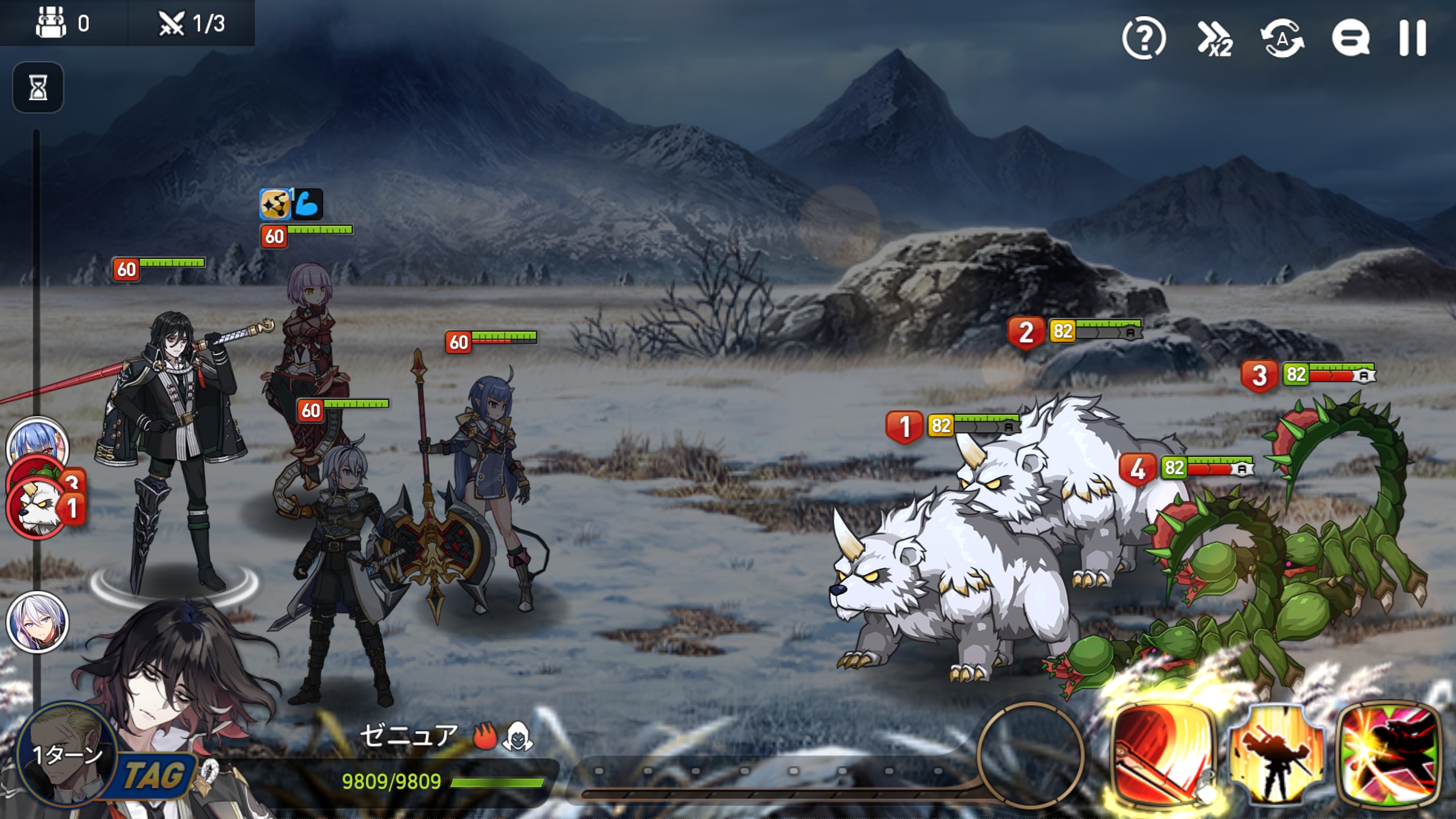Screen dimensions: 1456x819
Task: Toggle x2 battle speed
Action: click(x=1215, y=39)
